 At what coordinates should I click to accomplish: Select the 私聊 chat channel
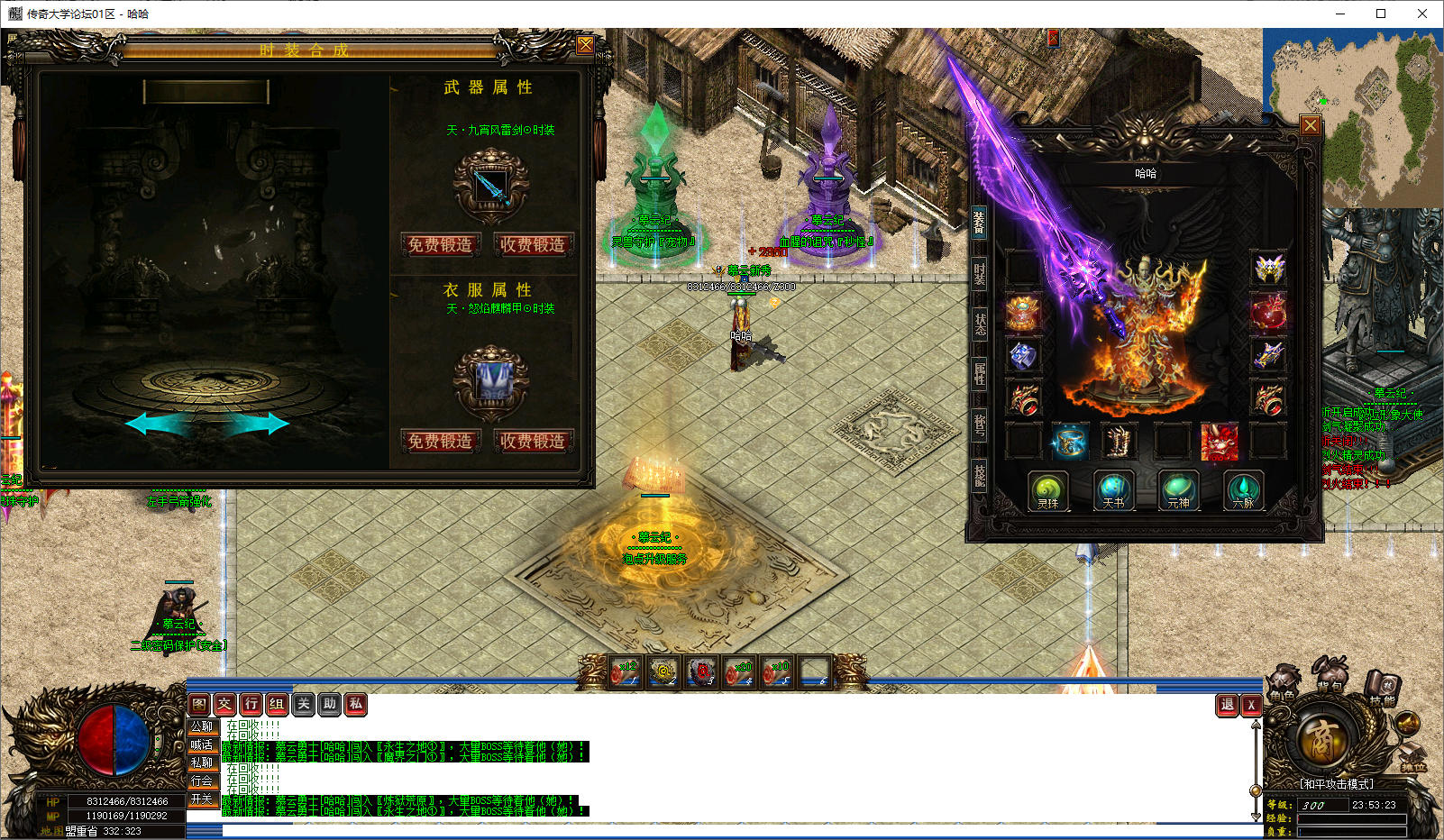point(202,762)
